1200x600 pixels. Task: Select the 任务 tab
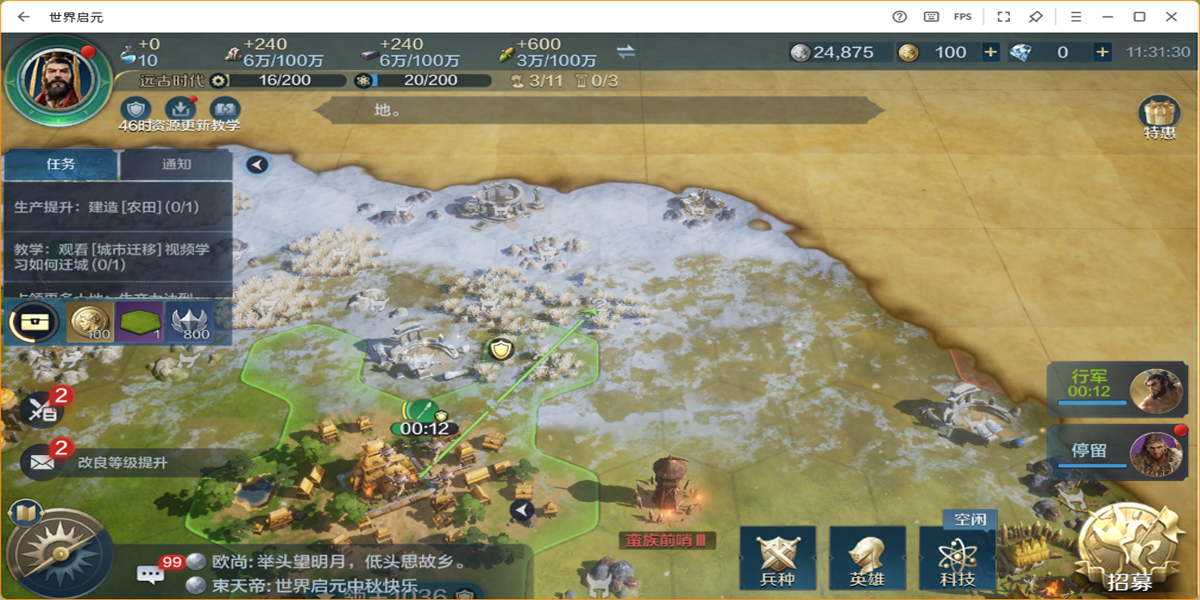pyautogui.click(x=61, y=164)
